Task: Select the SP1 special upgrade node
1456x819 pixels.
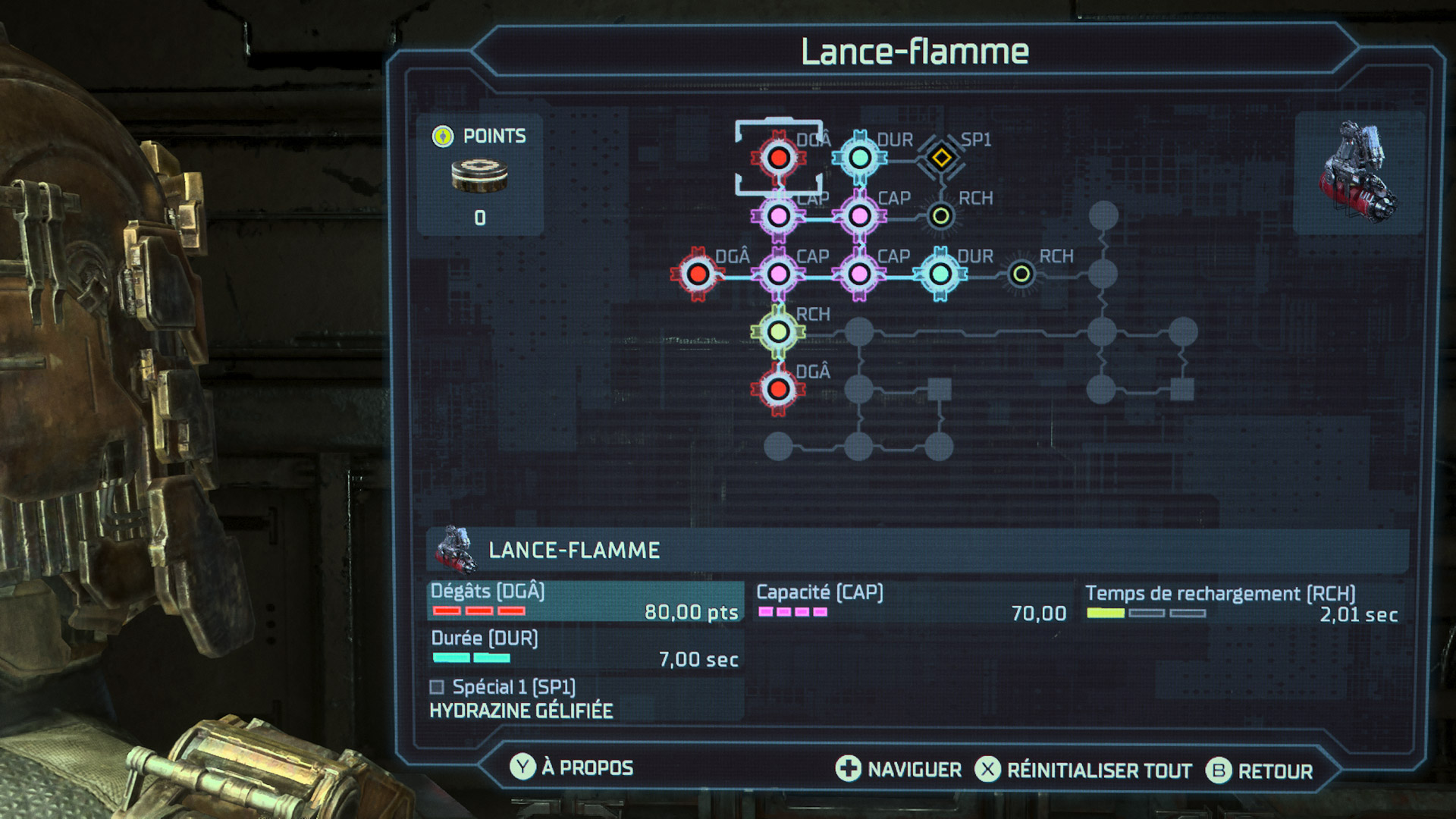Action: [x=941, y=158]
